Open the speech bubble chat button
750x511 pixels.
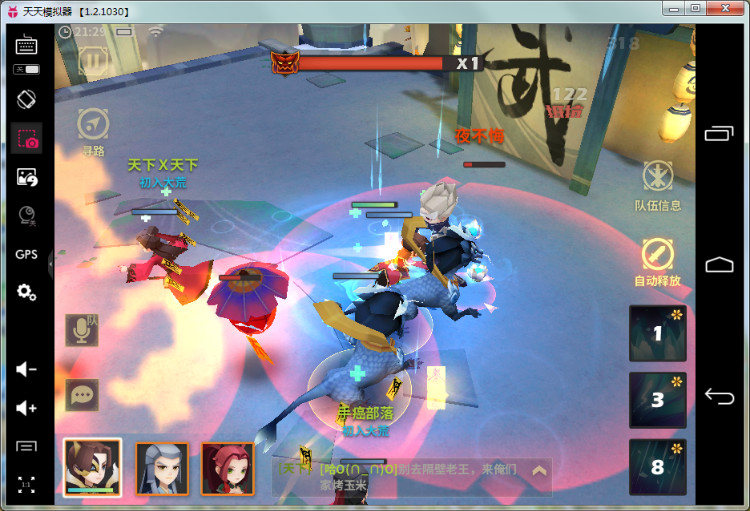82,394
